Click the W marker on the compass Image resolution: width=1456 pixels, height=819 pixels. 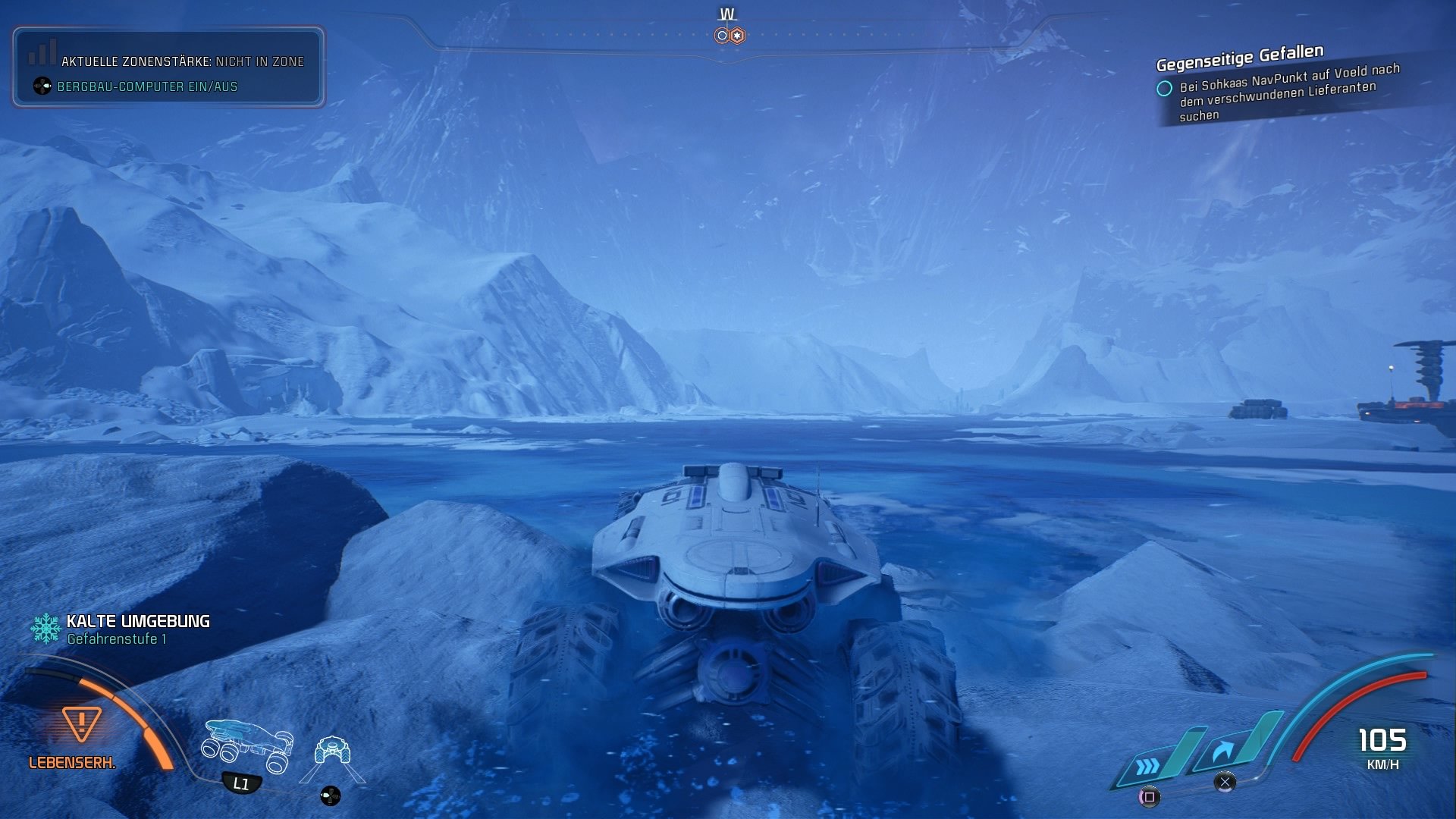(726, 13)
